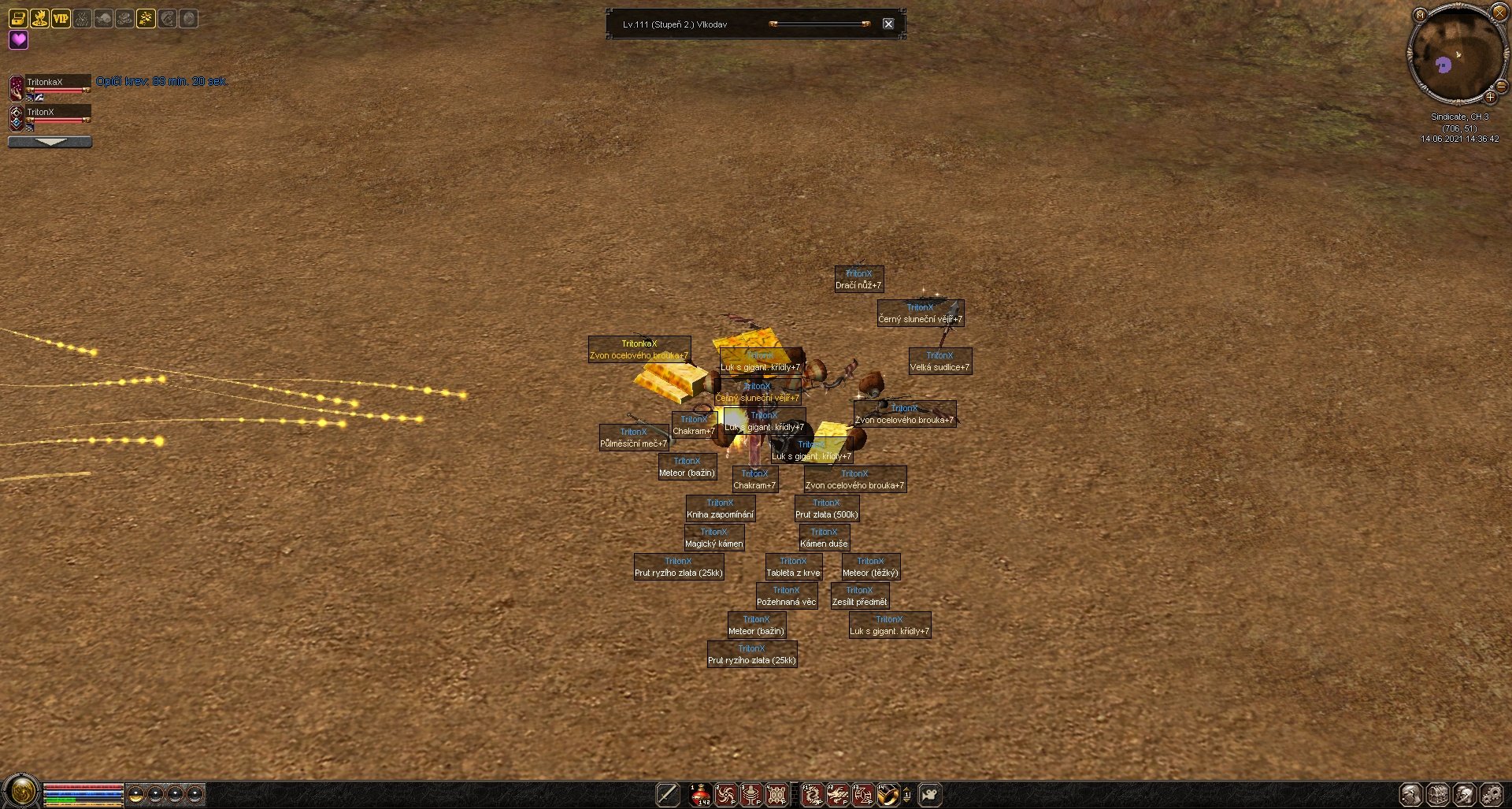The width and height of the screenshot is (1512, 809).
Task: Activate the dragon skill in slot F1
Action: click(812, 795)
